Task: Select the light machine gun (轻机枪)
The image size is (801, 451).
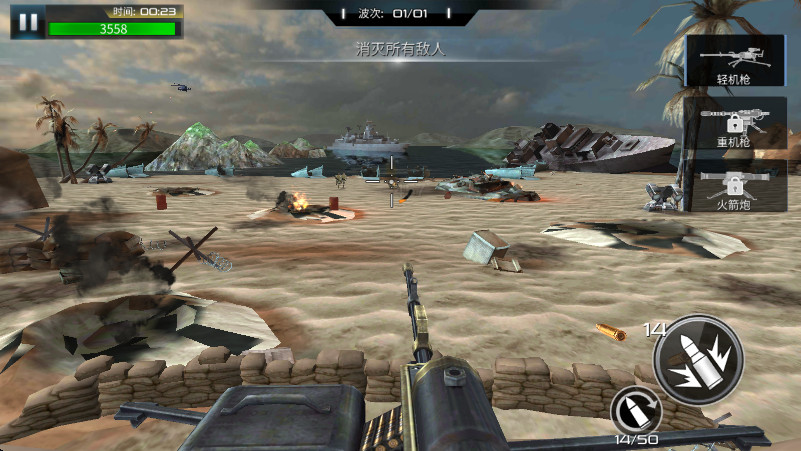Action: pyautogui.click(x=733, y=60)
